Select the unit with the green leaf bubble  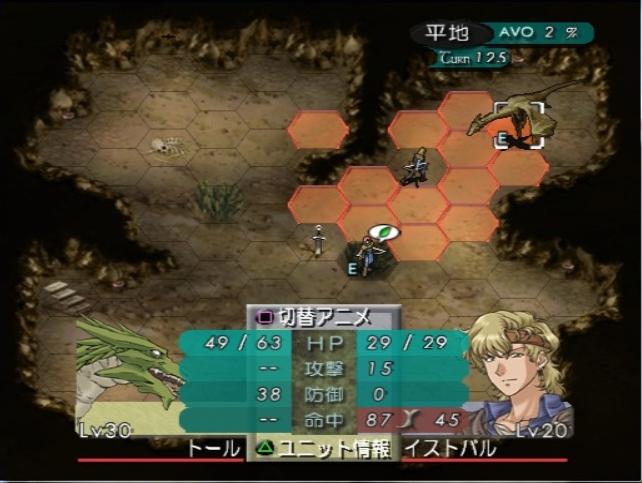pyautogui.click(x=368, y=254)
